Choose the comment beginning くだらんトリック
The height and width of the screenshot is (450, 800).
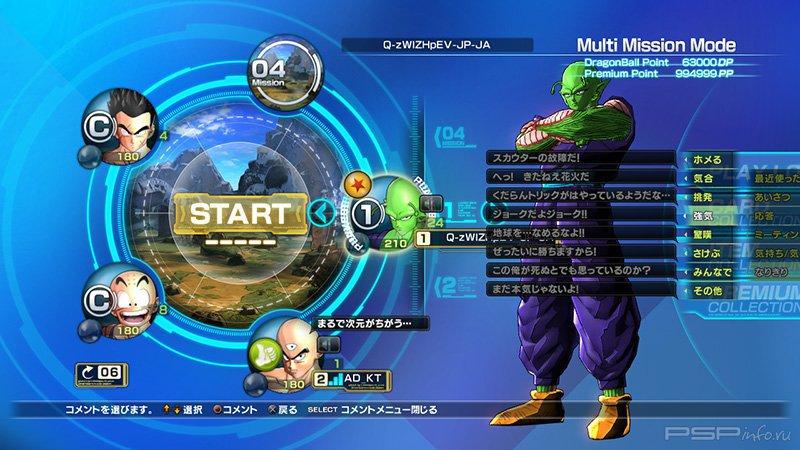[x=580, y=194]
